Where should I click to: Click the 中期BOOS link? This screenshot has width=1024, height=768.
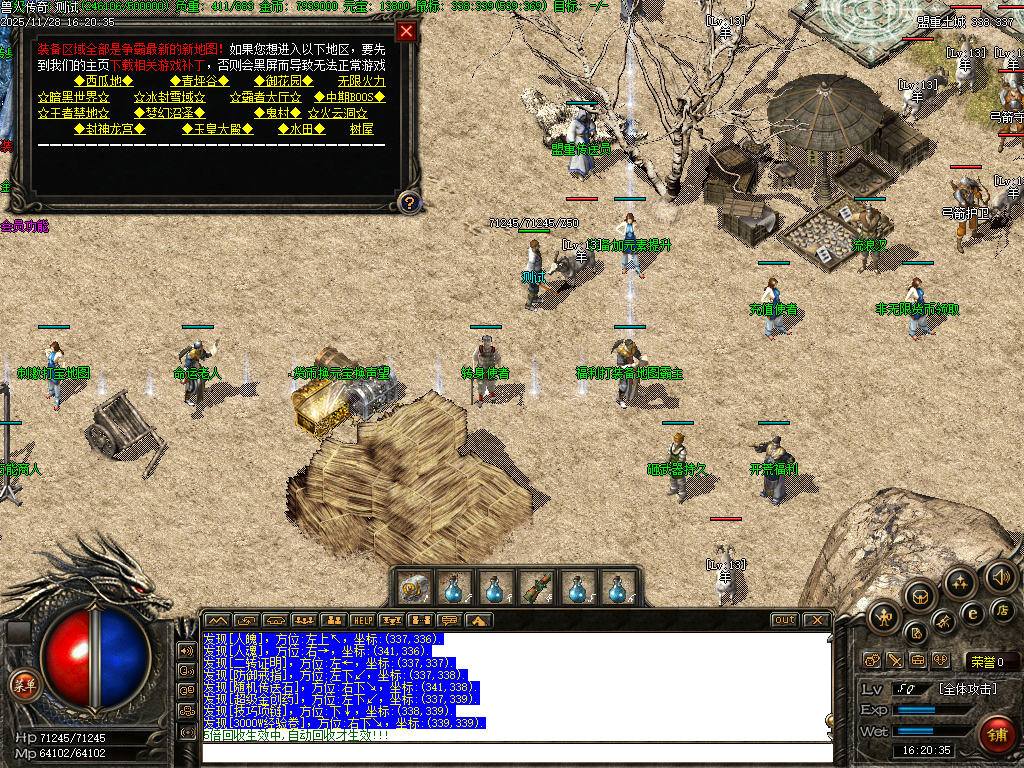(x=349, y=97)
